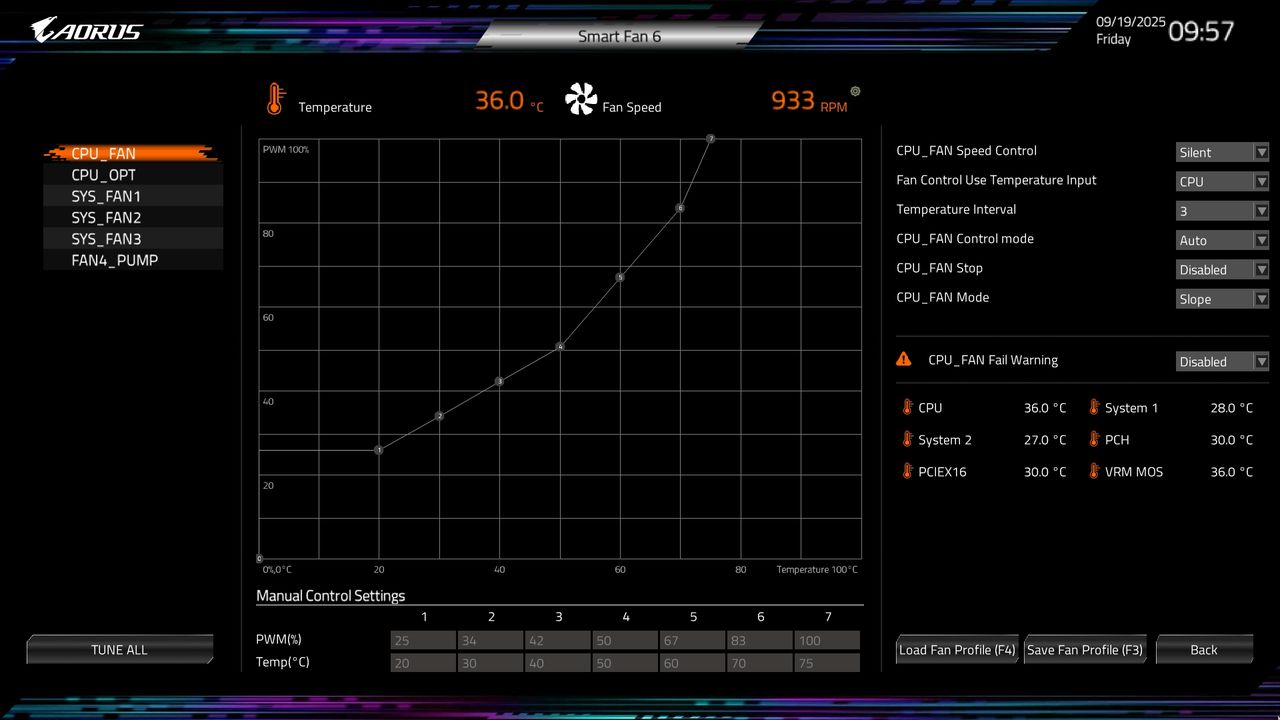
Task: Toggle CPU_FAN Stop setting
Action: [1221, 269]
